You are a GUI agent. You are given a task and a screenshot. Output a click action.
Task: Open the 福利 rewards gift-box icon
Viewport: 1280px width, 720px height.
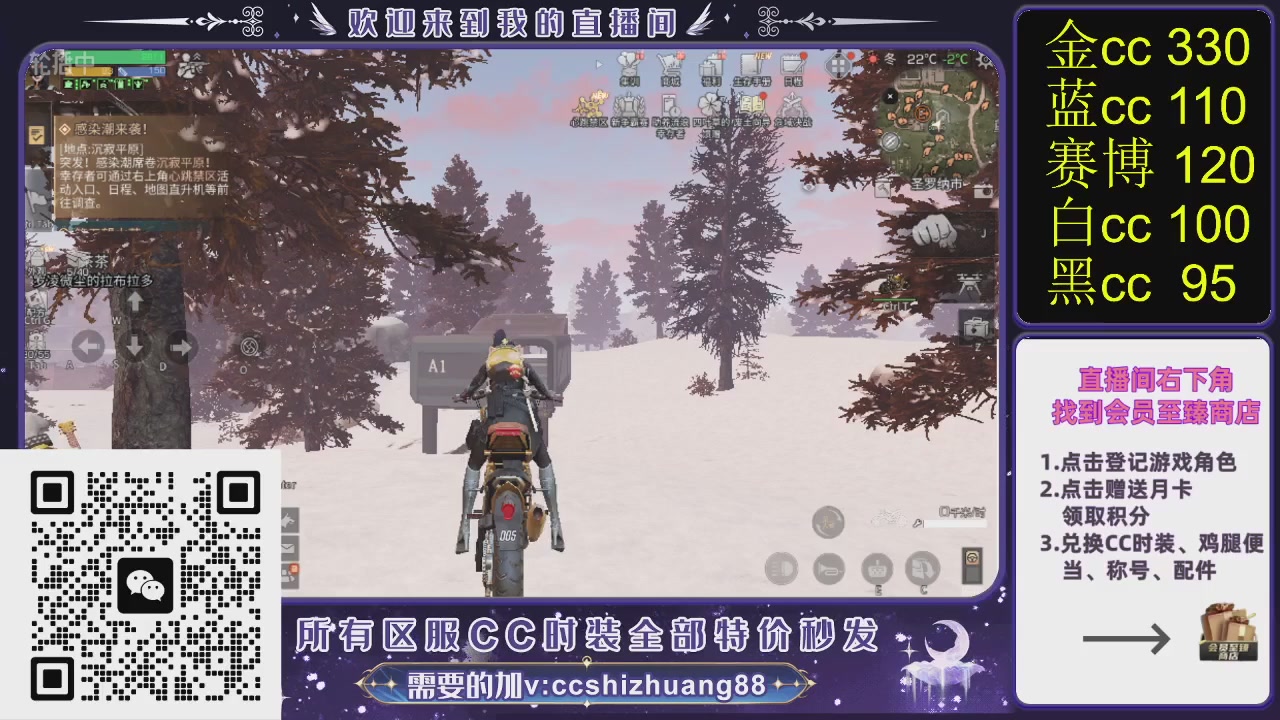click(x=713, y=66)
